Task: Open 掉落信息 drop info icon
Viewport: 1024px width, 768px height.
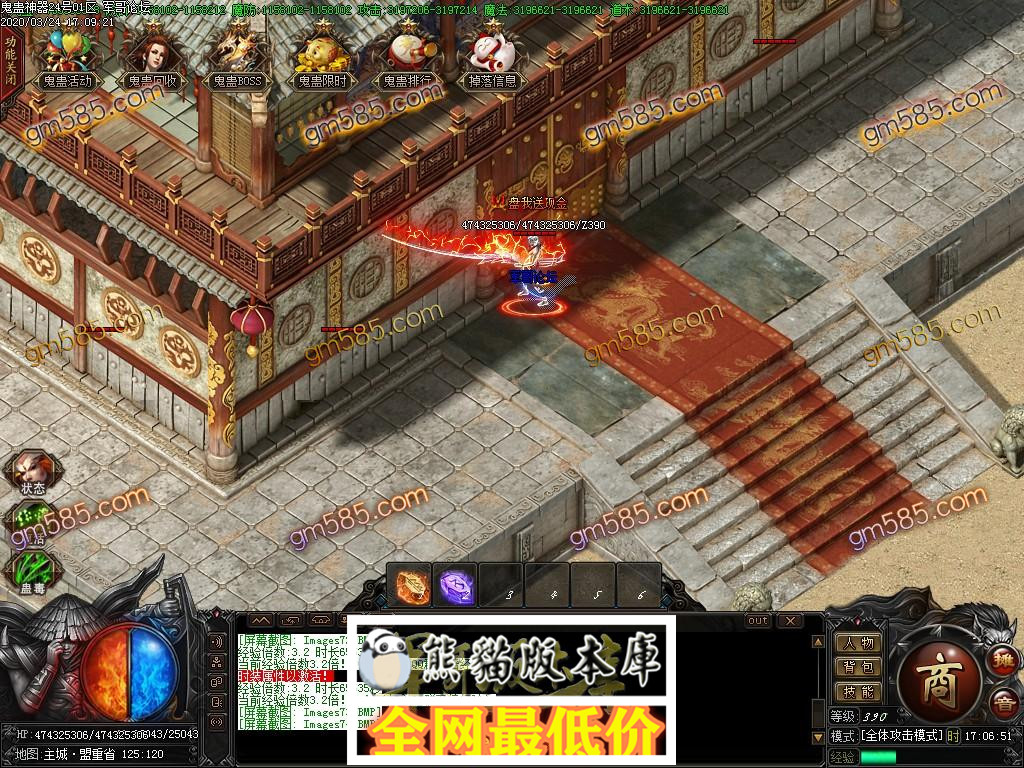Action: click(492, 58)
